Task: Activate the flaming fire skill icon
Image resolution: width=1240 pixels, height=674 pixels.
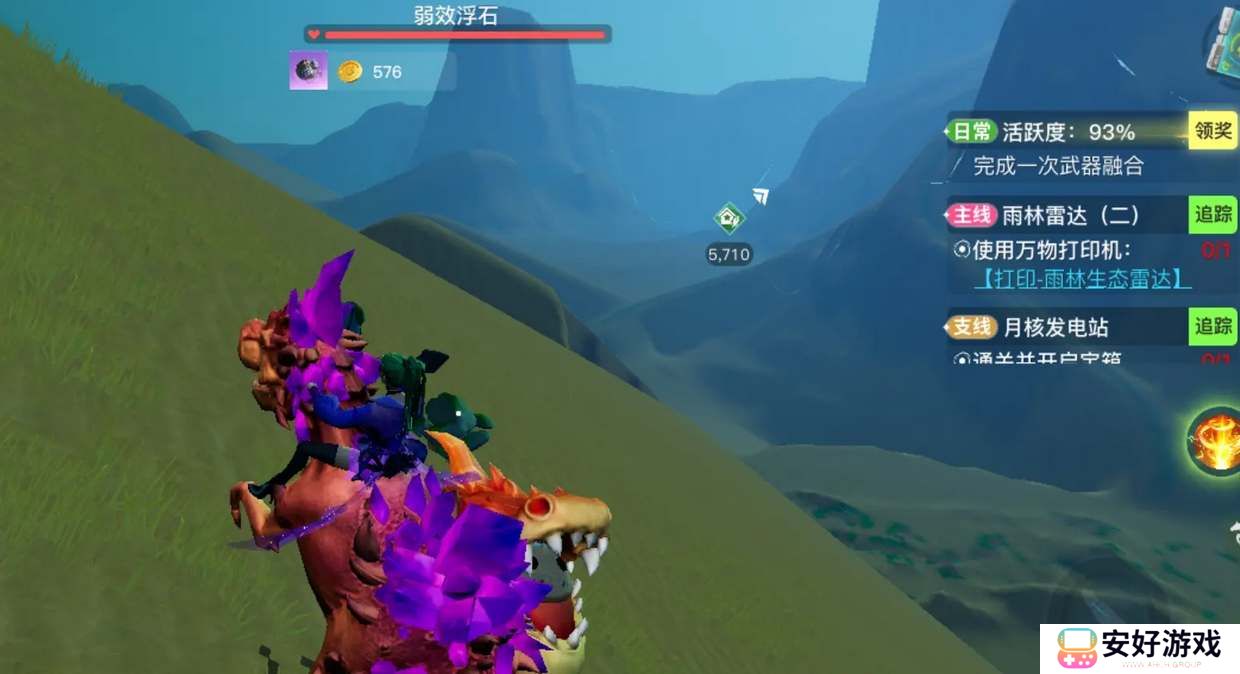Action: pos(1215,442)
